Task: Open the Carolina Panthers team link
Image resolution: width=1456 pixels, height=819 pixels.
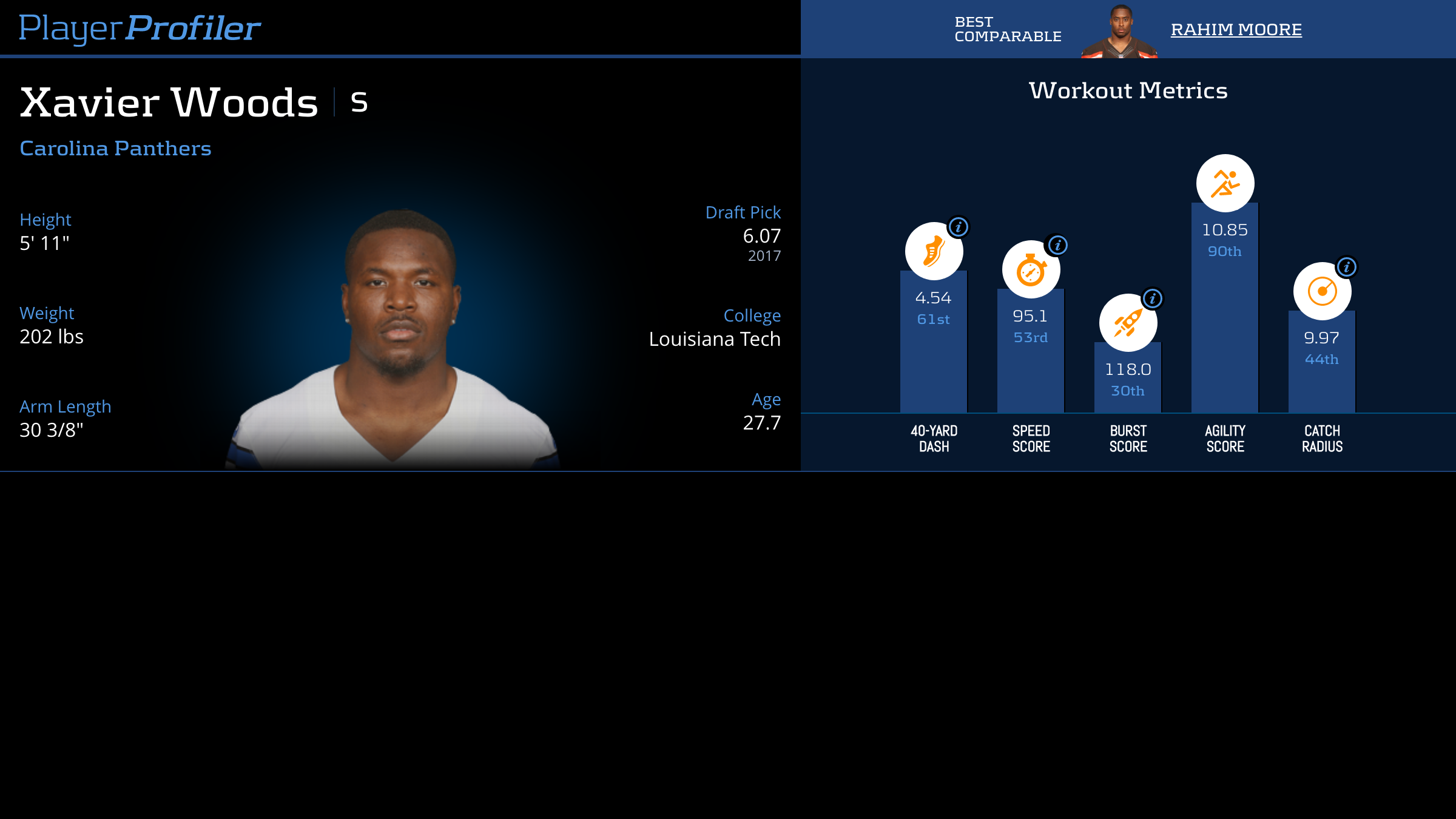Action: (115, 148)
